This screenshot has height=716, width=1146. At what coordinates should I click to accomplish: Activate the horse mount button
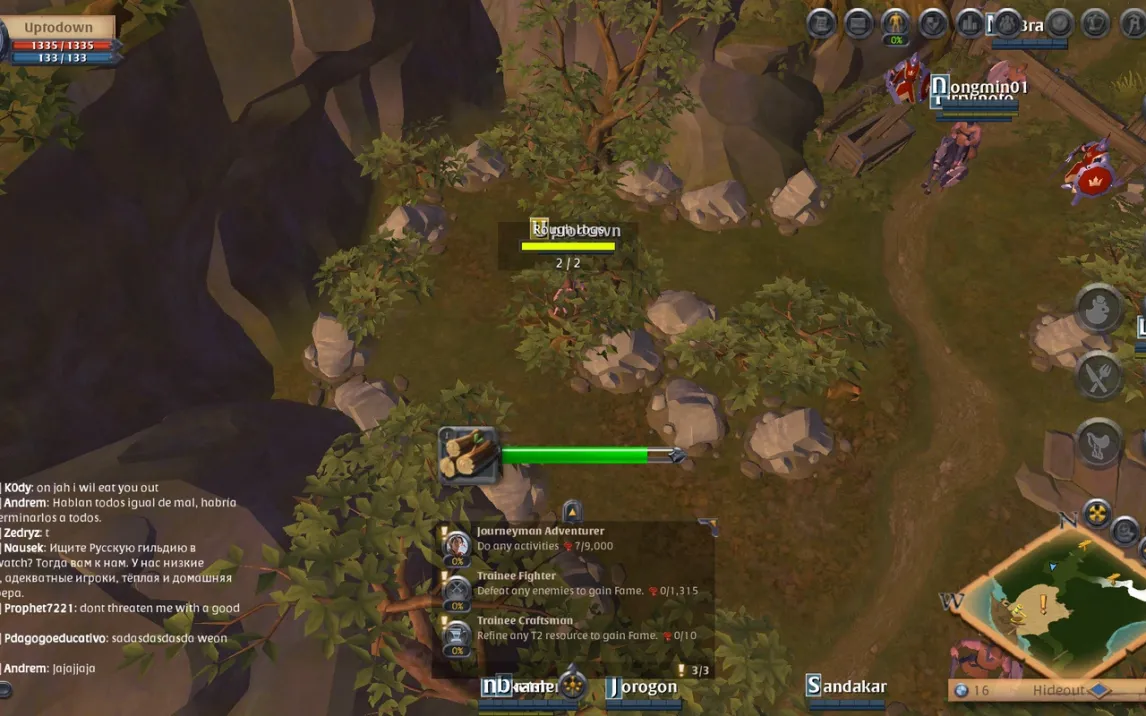pos(1098,442)
